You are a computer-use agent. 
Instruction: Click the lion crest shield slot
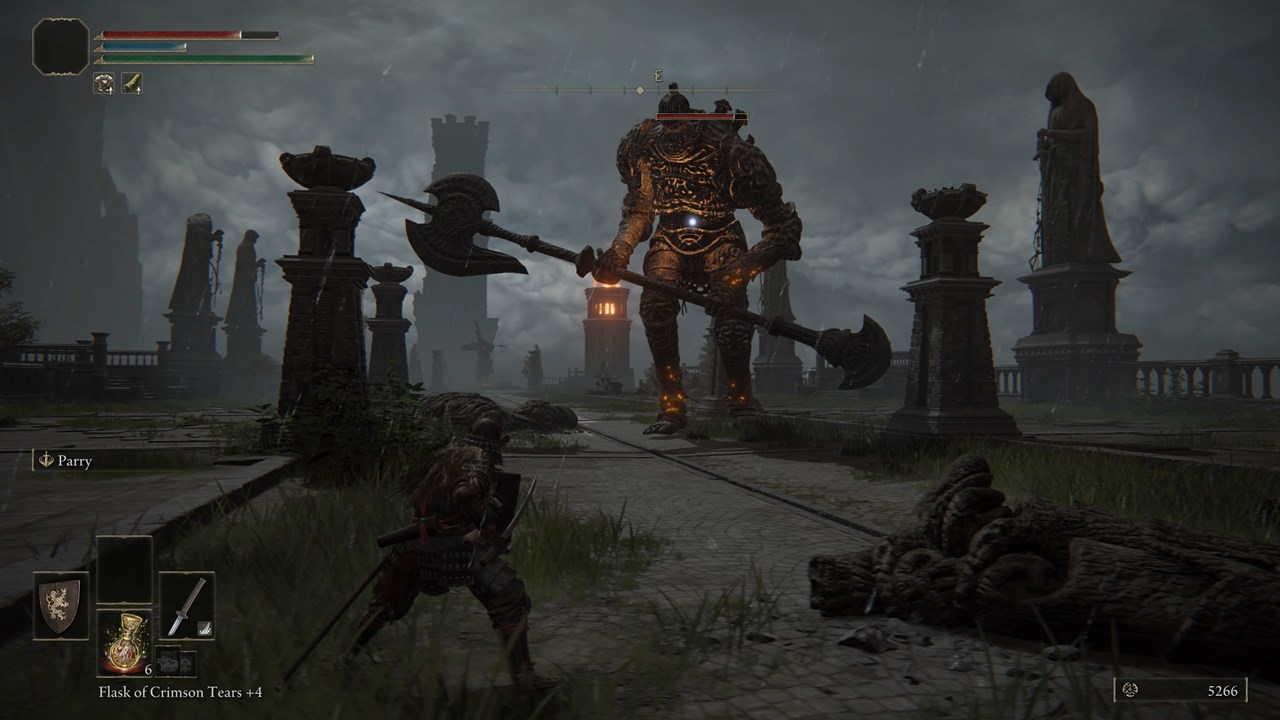tap(61, 605)
